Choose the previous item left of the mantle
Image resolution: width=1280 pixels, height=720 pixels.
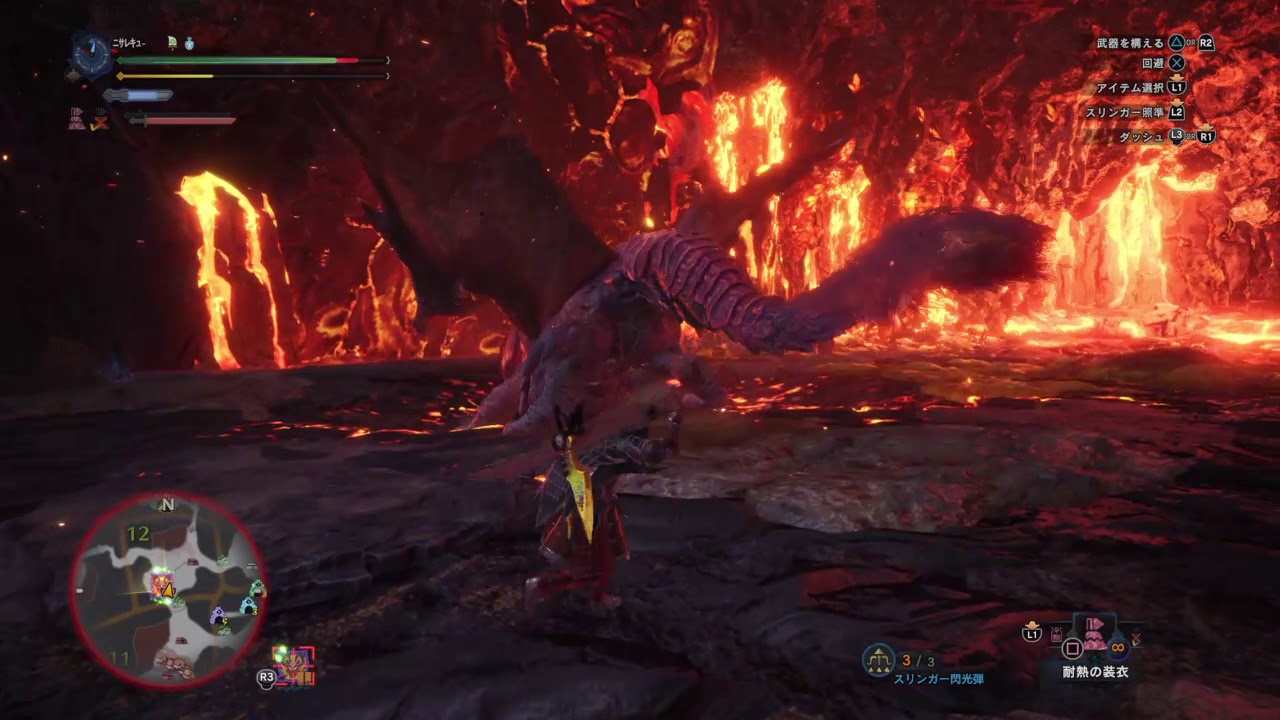pyautogui.click(x=1056, y=634)
